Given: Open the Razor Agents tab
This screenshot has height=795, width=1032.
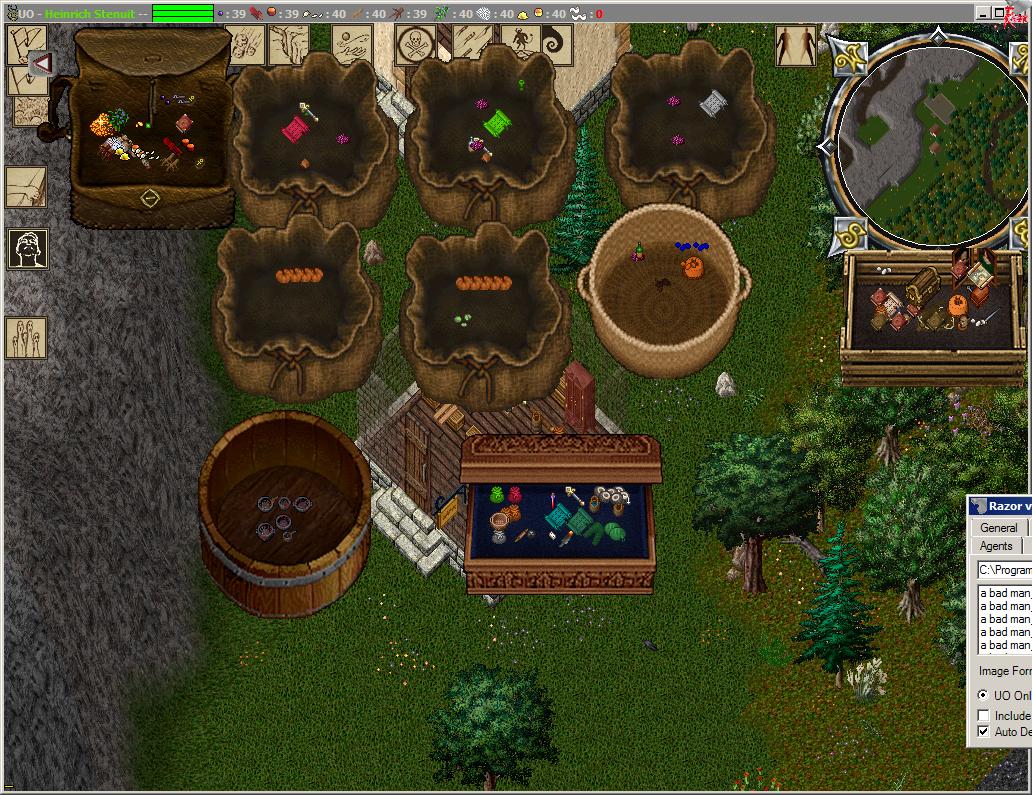Looking at the screenshot, I should (x=996, y=546).
